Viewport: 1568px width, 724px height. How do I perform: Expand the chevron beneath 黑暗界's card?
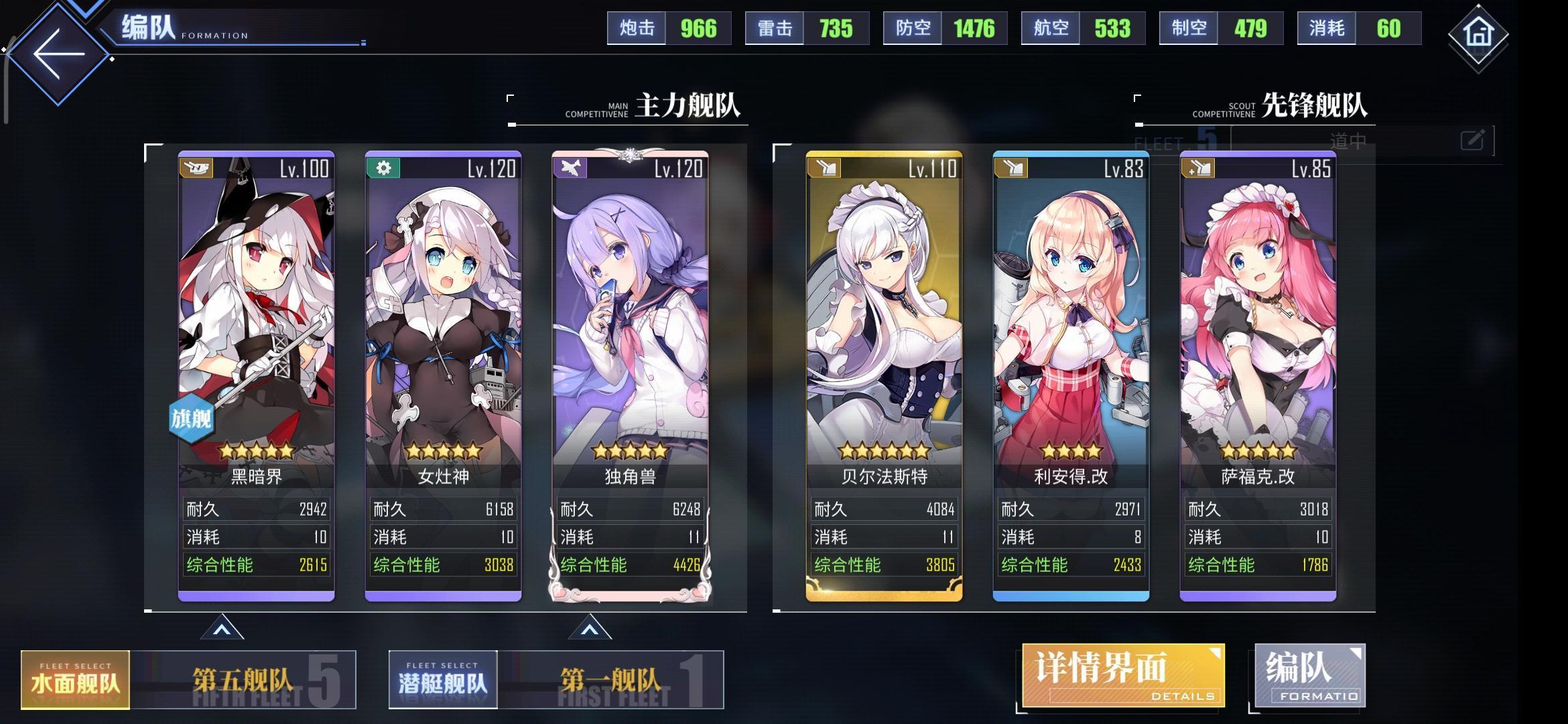[221, 627]
